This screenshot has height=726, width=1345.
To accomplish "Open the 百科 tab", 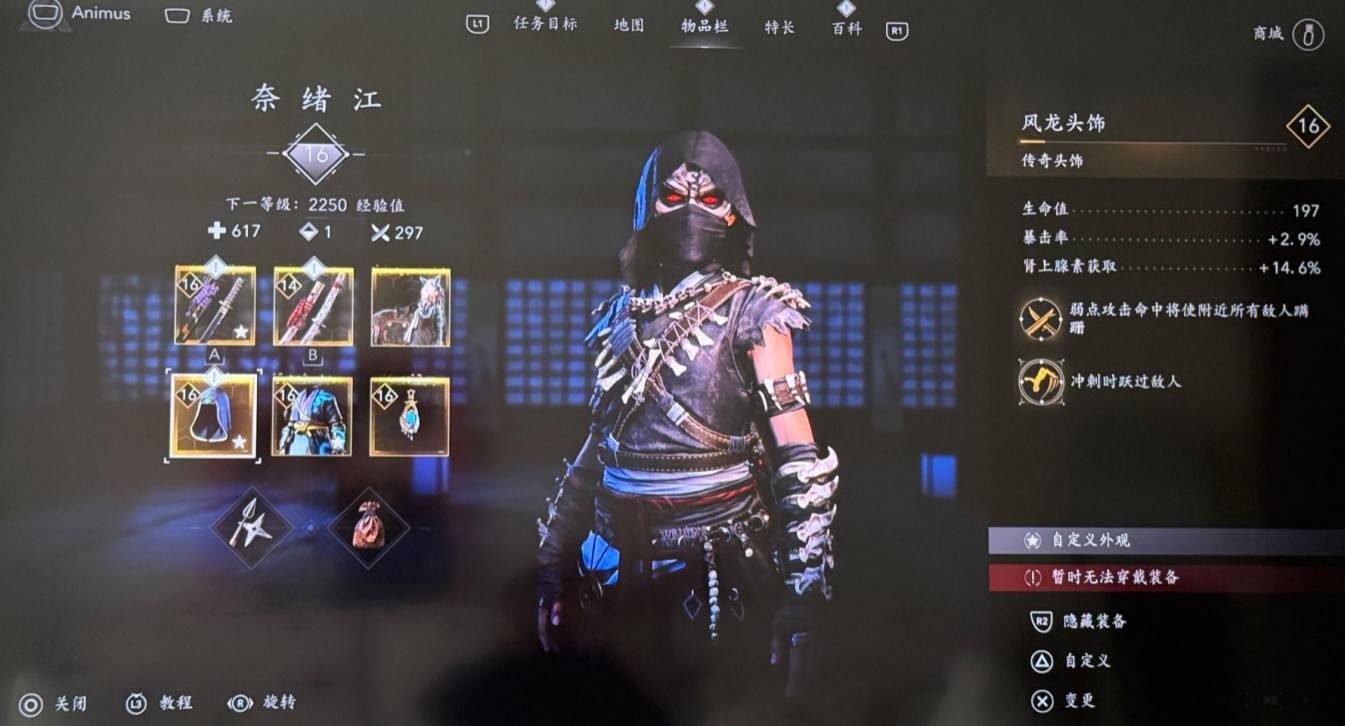I will coord(847,28).
